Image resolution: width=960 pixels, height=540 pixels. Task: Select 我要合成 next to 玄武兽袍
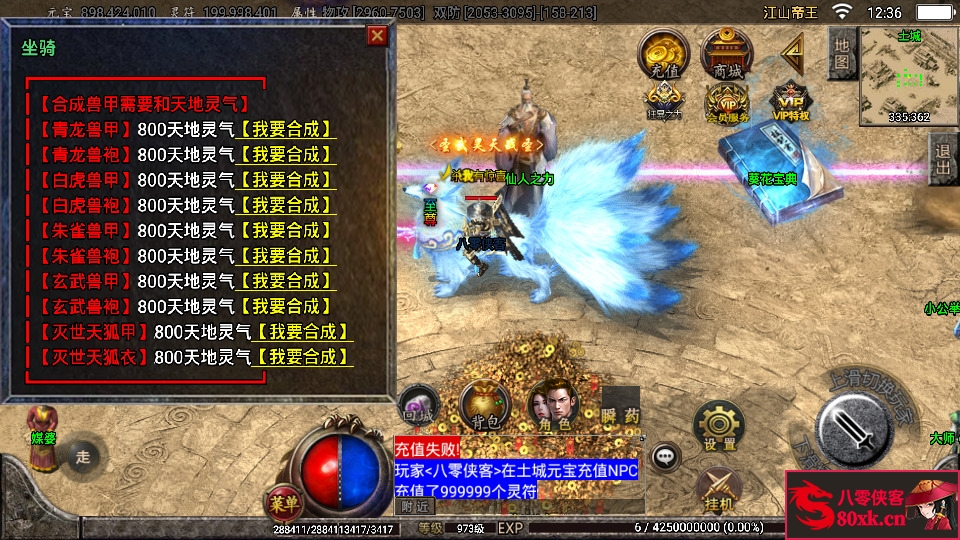285,306
